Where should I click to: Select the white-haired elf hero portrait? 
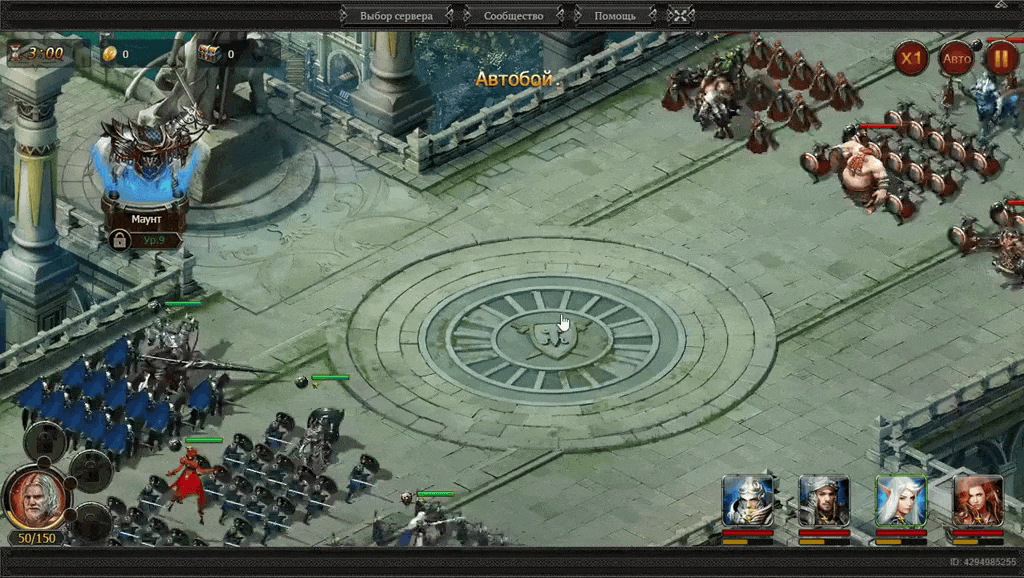(x=900, y=502)
